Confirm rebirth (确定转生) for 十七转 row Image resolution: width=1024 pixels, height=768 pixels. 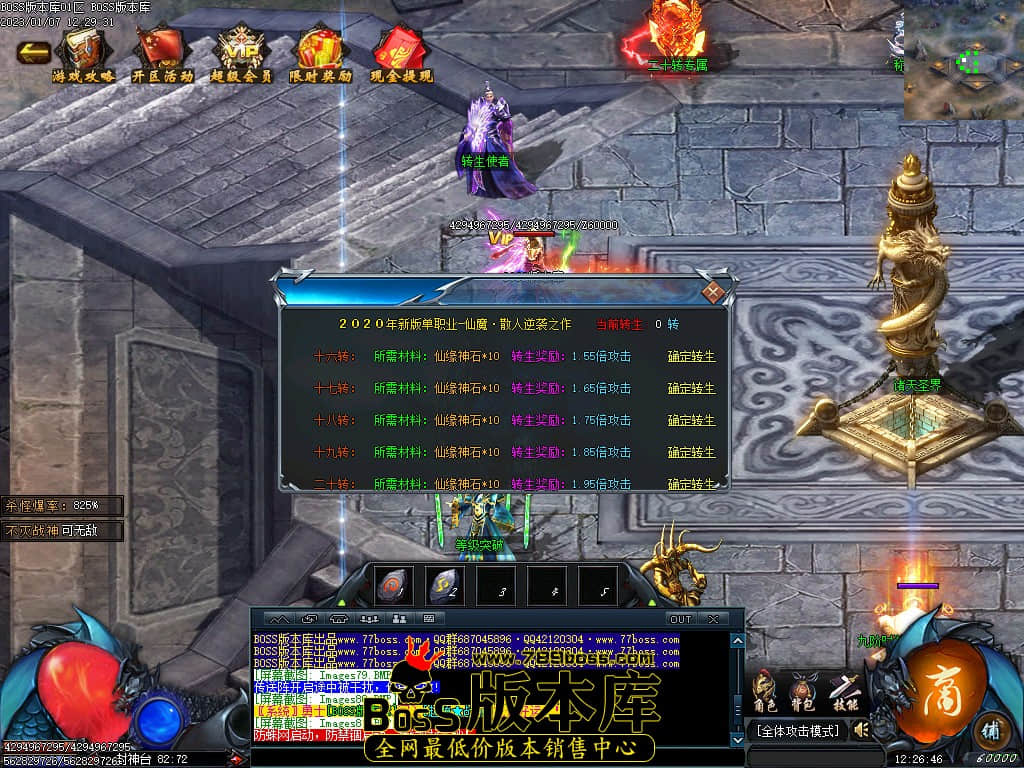(x=691, y=388)
